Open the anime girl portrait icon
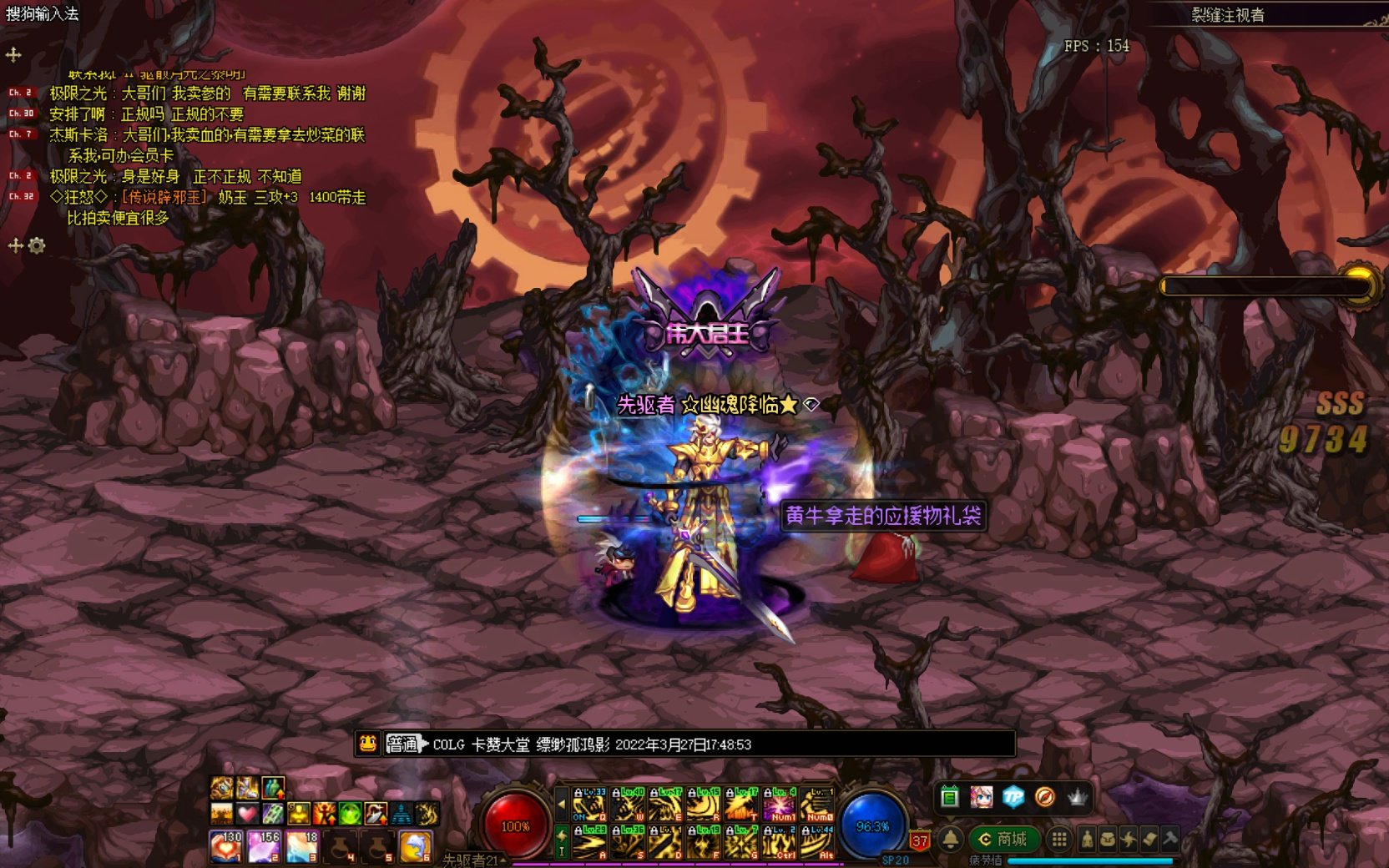The width and height of the screenshot is (1389, 868). coord(982,797)
